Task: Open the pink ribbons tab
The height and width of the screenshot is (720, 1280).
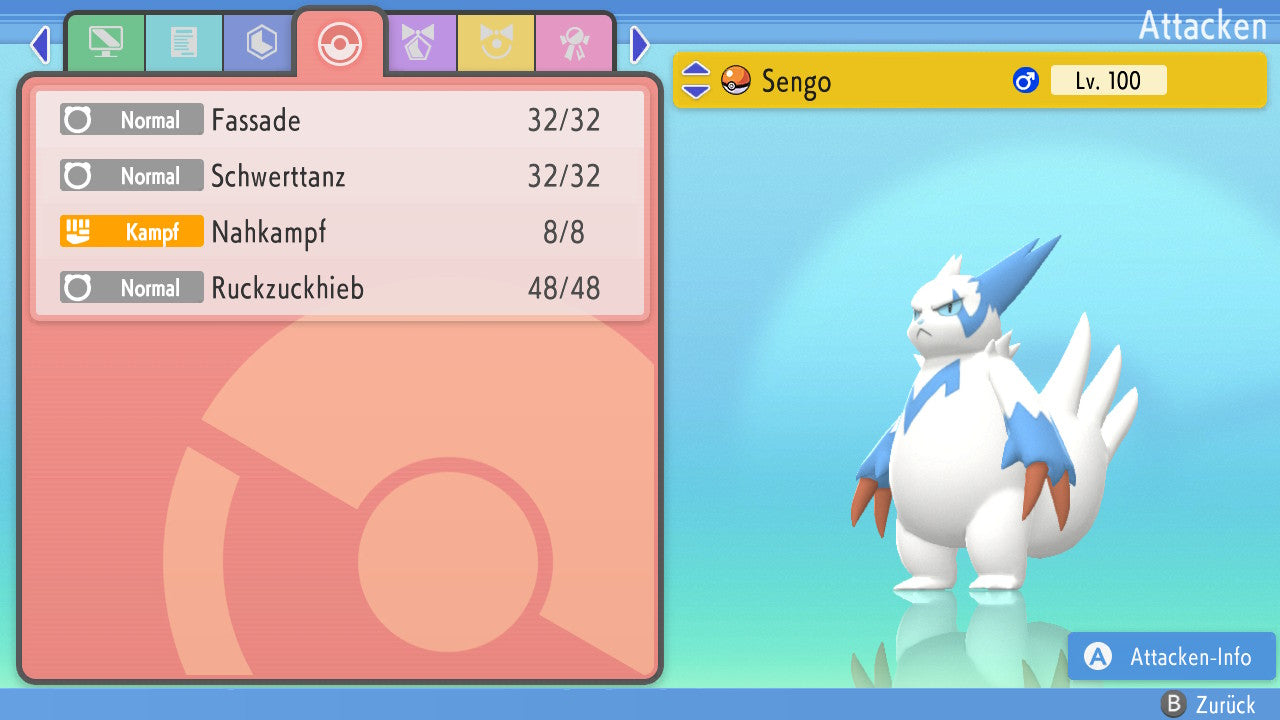Action: coord(575,43)
